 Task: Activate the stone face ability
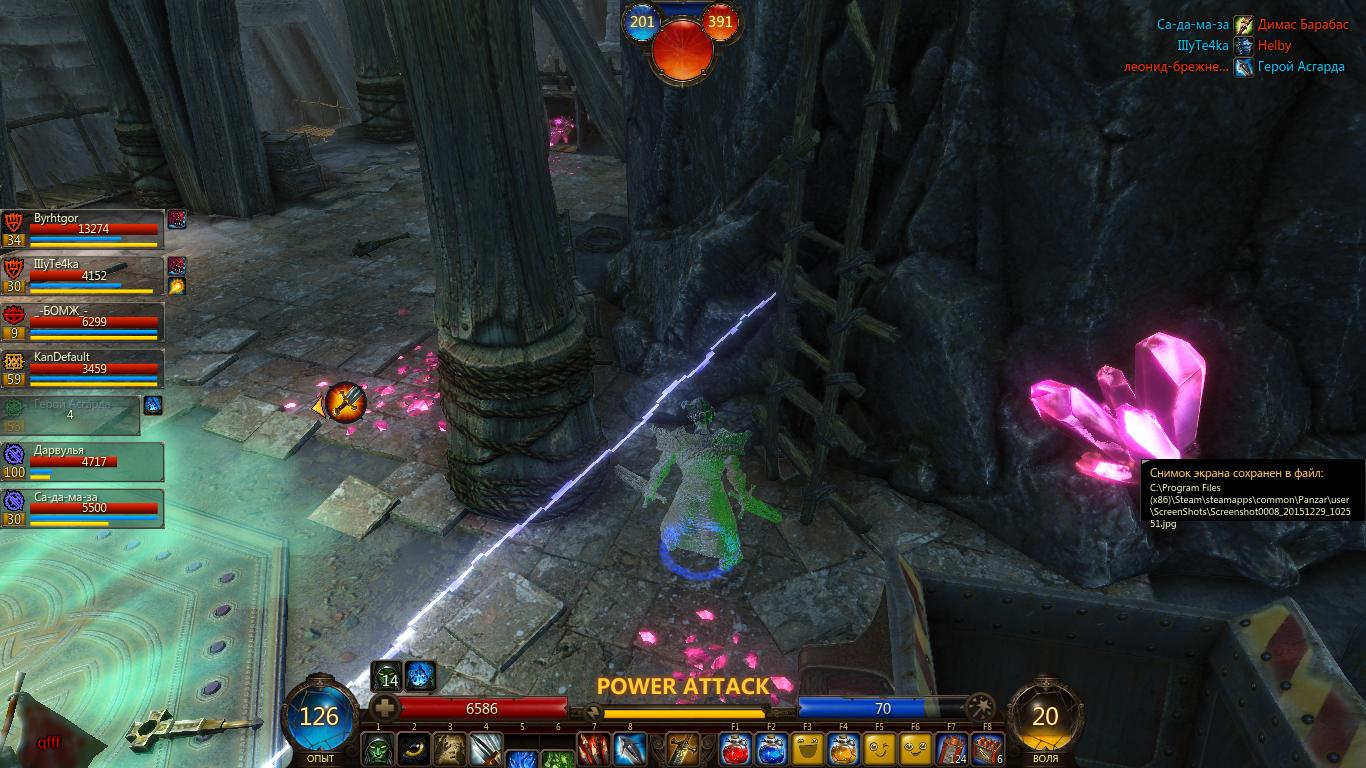tap(450, 750)
